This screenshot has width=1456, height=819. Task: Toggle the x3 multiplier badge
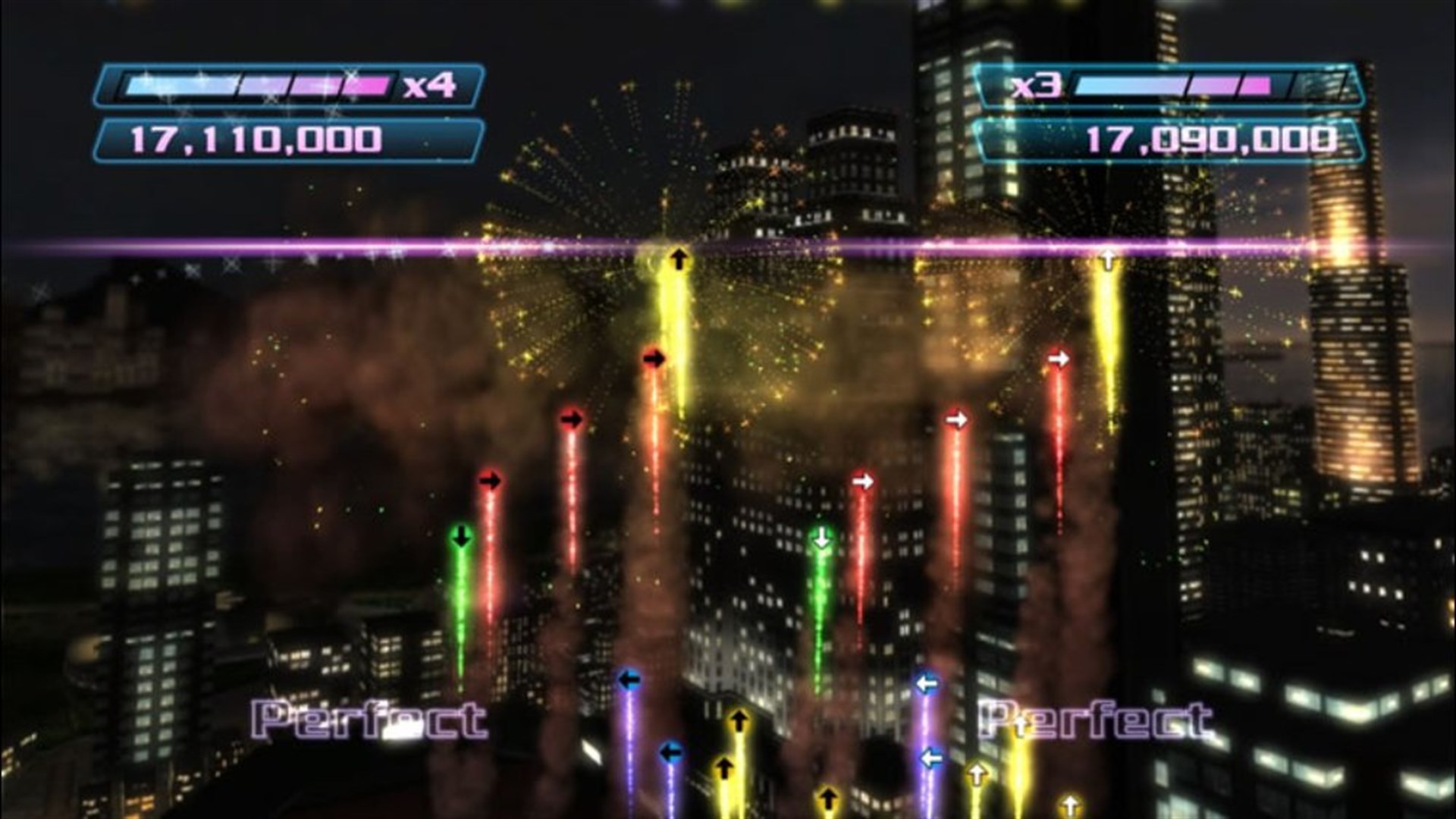[1035, 86]
